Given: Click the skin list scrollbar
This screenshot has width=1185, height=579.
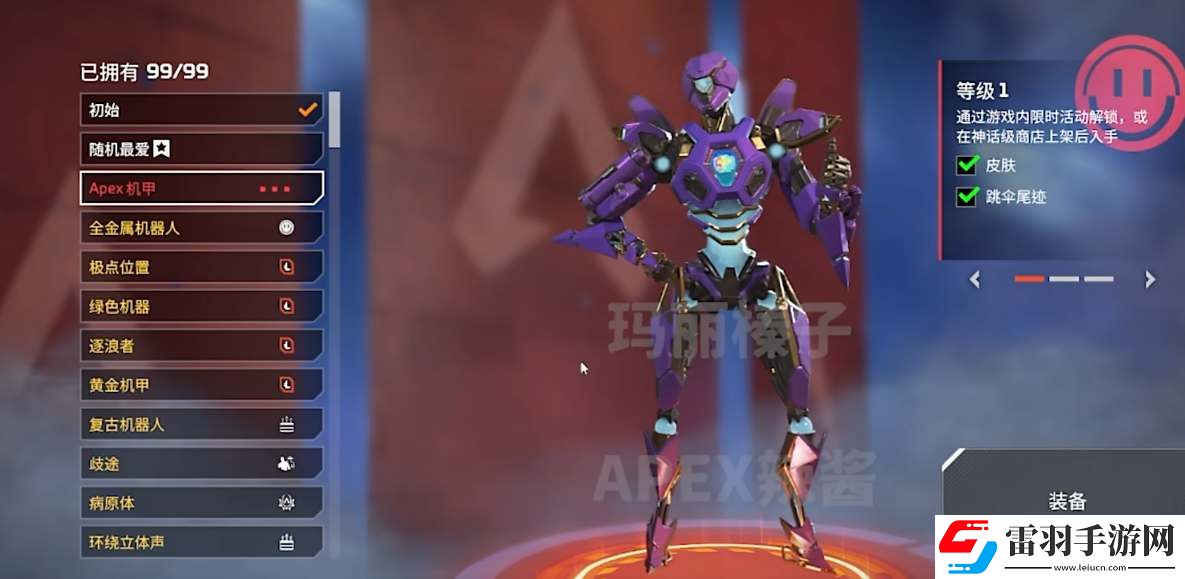Looking at the screenshot, I should pos(334,118).
